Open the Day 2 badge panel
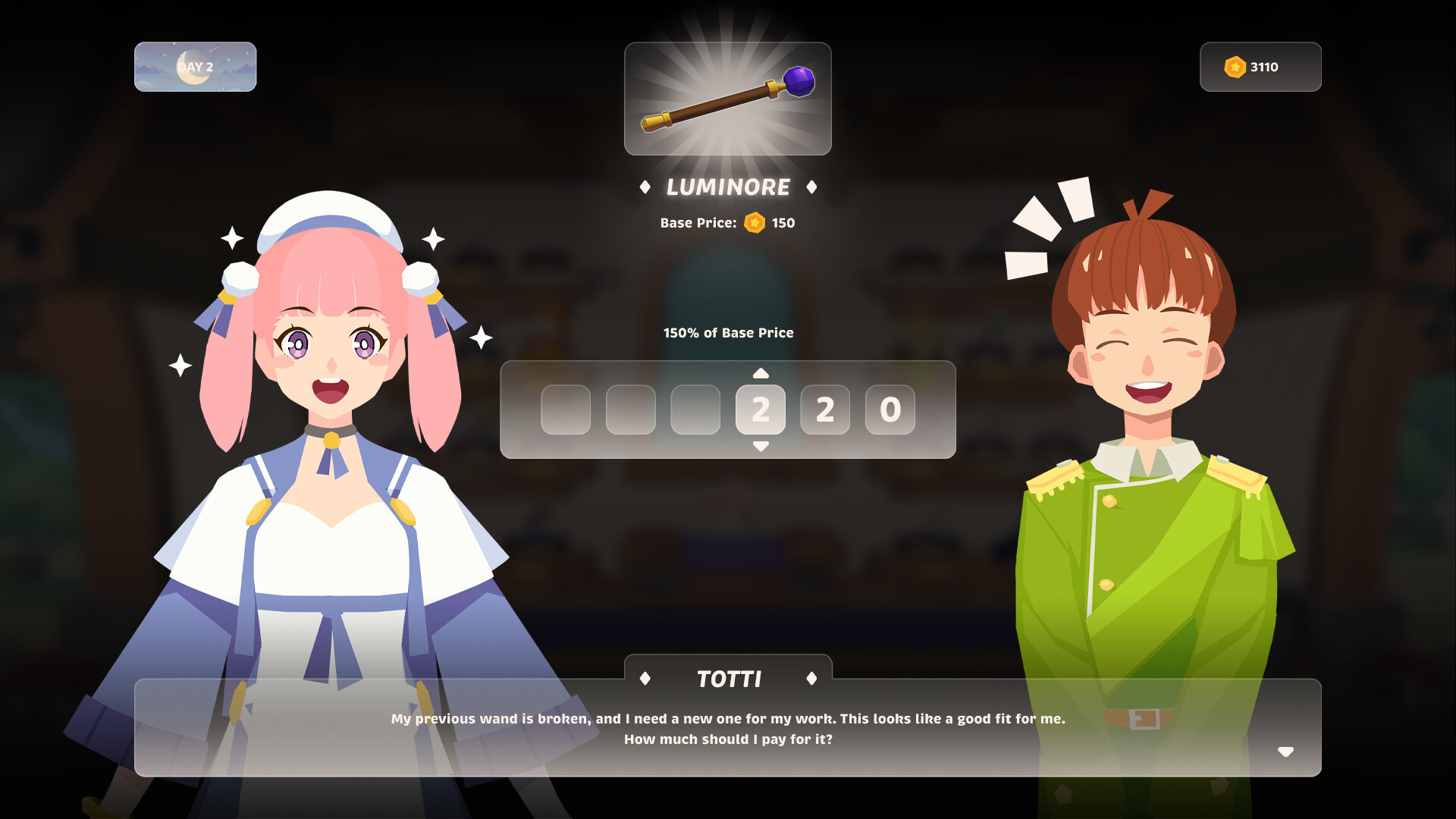This screenshot has width=1456, height=819. click(195, 67)
